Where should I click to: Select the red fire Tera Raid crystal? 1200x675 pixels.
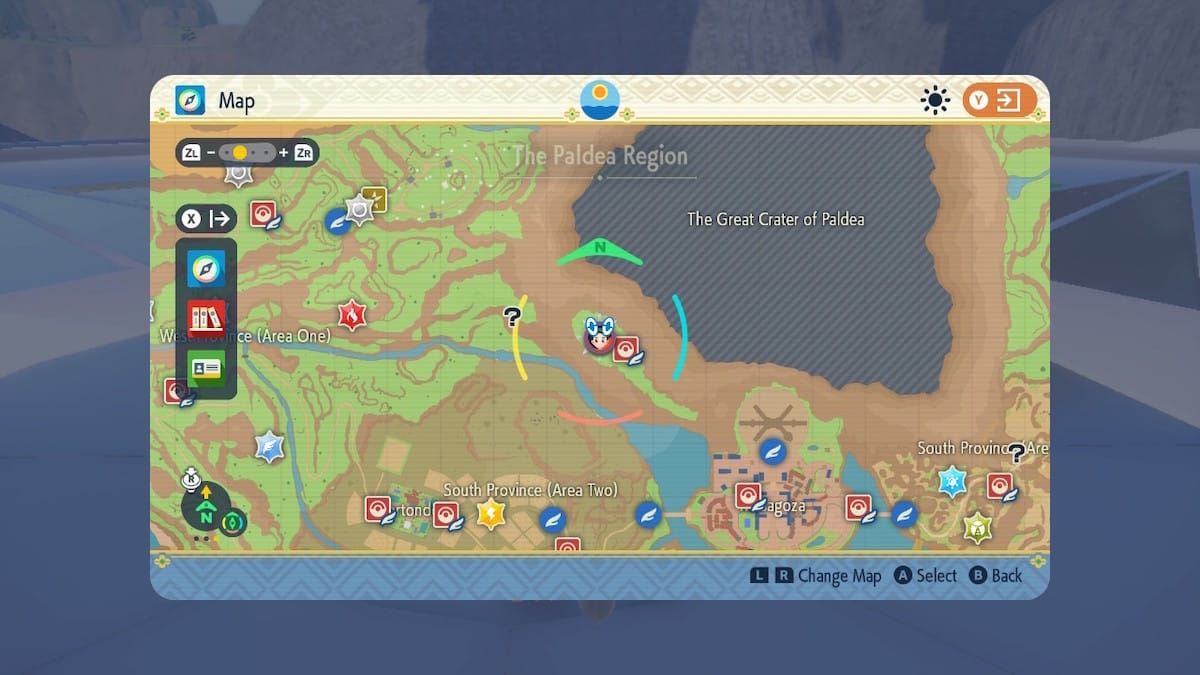point(352,315)
